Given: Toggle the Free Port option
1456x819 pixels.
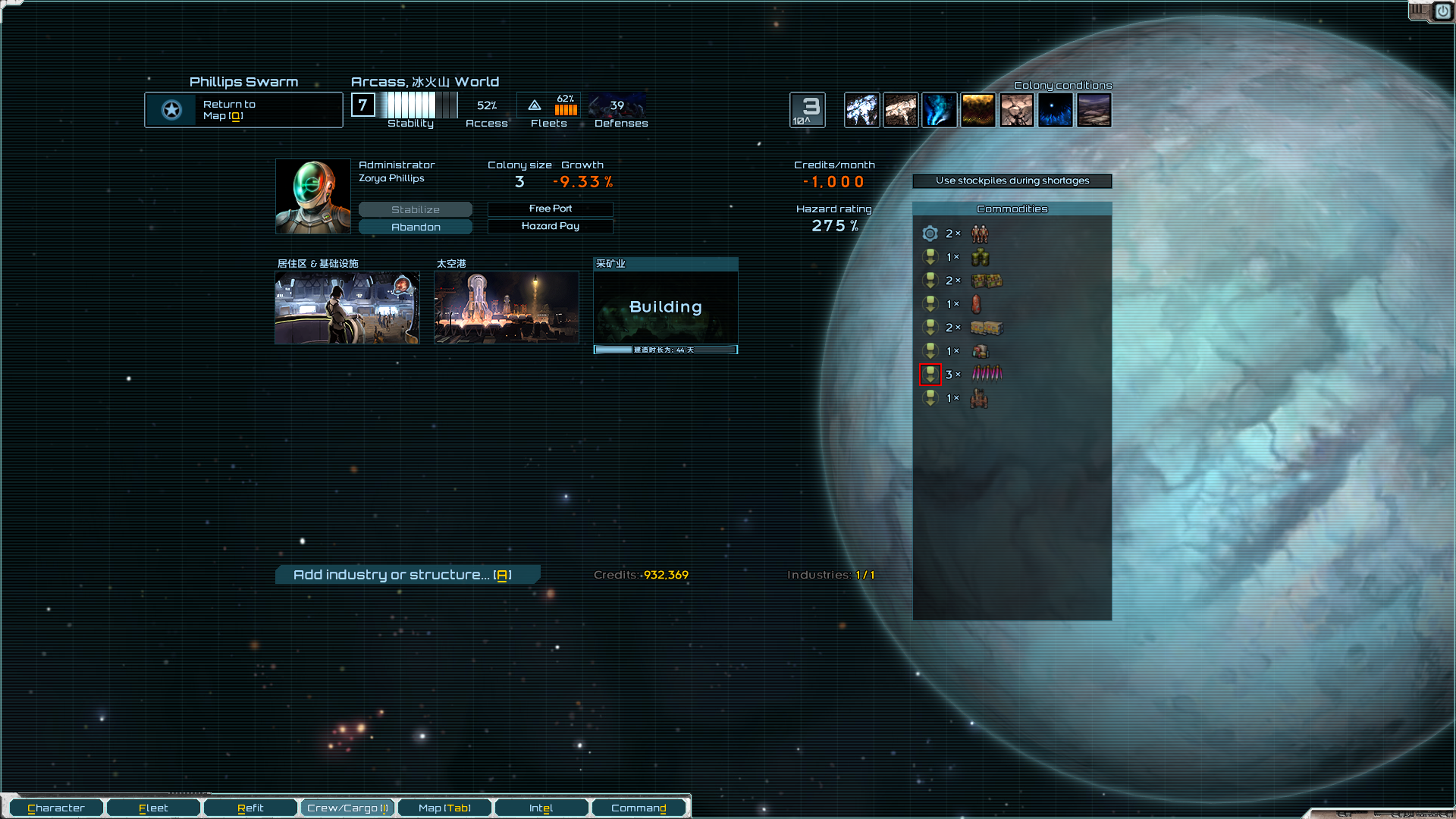Looking at the screenshot, I should [550, 209].
